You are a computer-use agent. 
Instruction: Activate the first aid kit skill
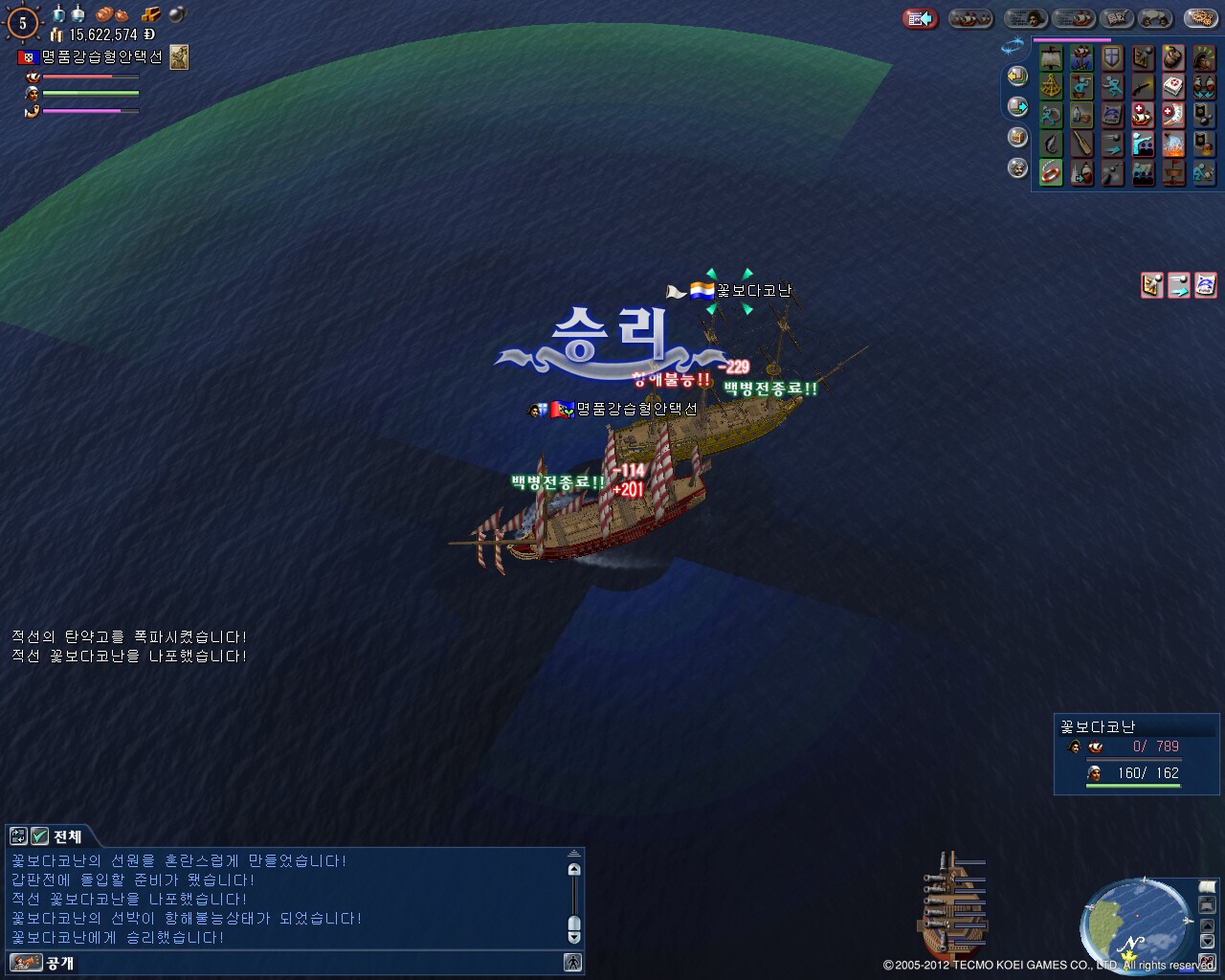pyautogui.click(x=1173, y=87)
